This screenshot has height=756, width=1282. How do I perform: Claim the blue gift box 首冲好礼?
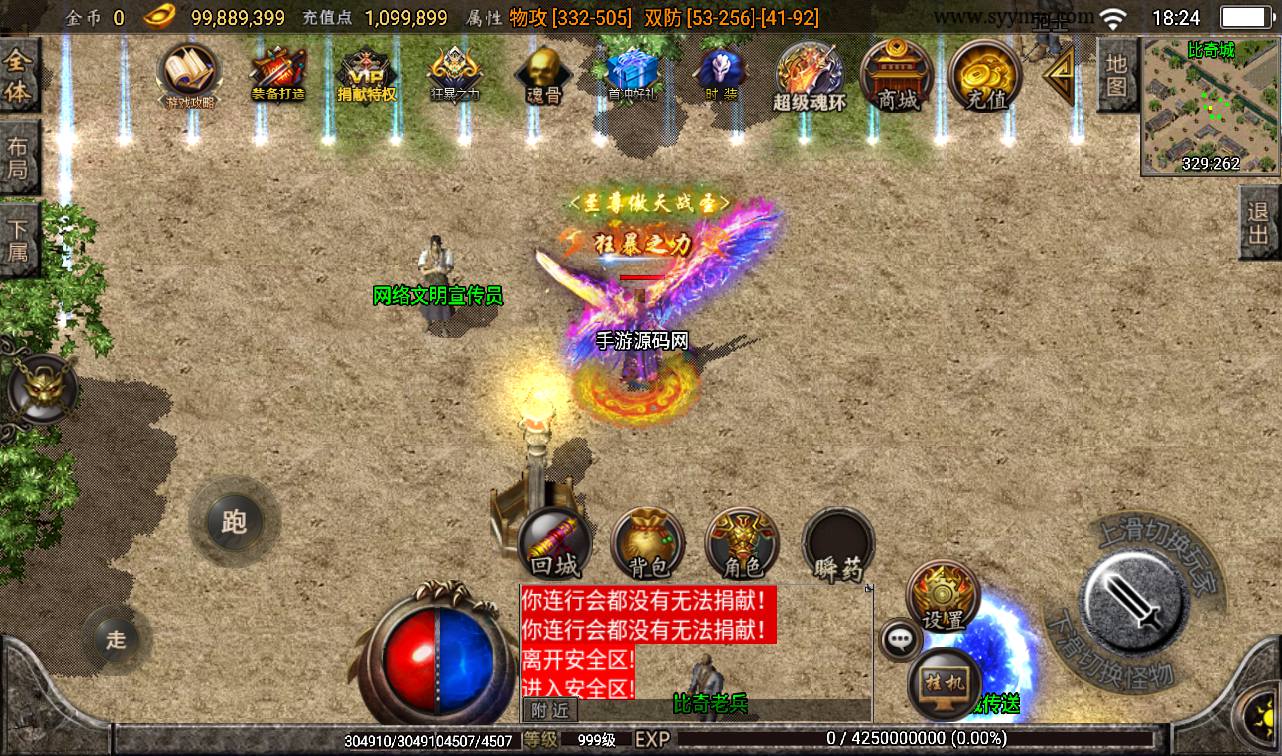click(630, 74)
